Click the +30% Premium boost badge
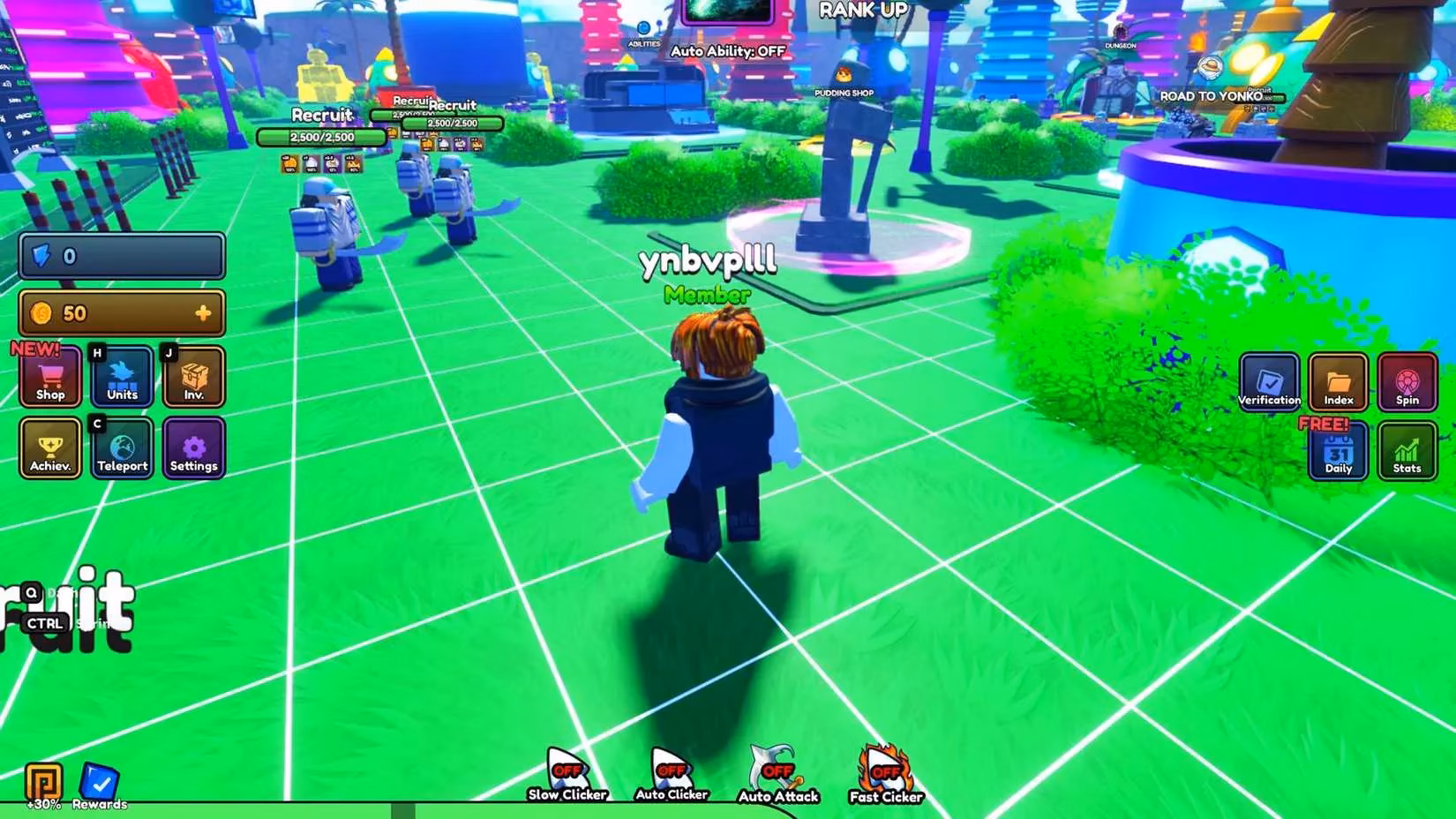Screen dimensions: 1456x819 point(42,780)
